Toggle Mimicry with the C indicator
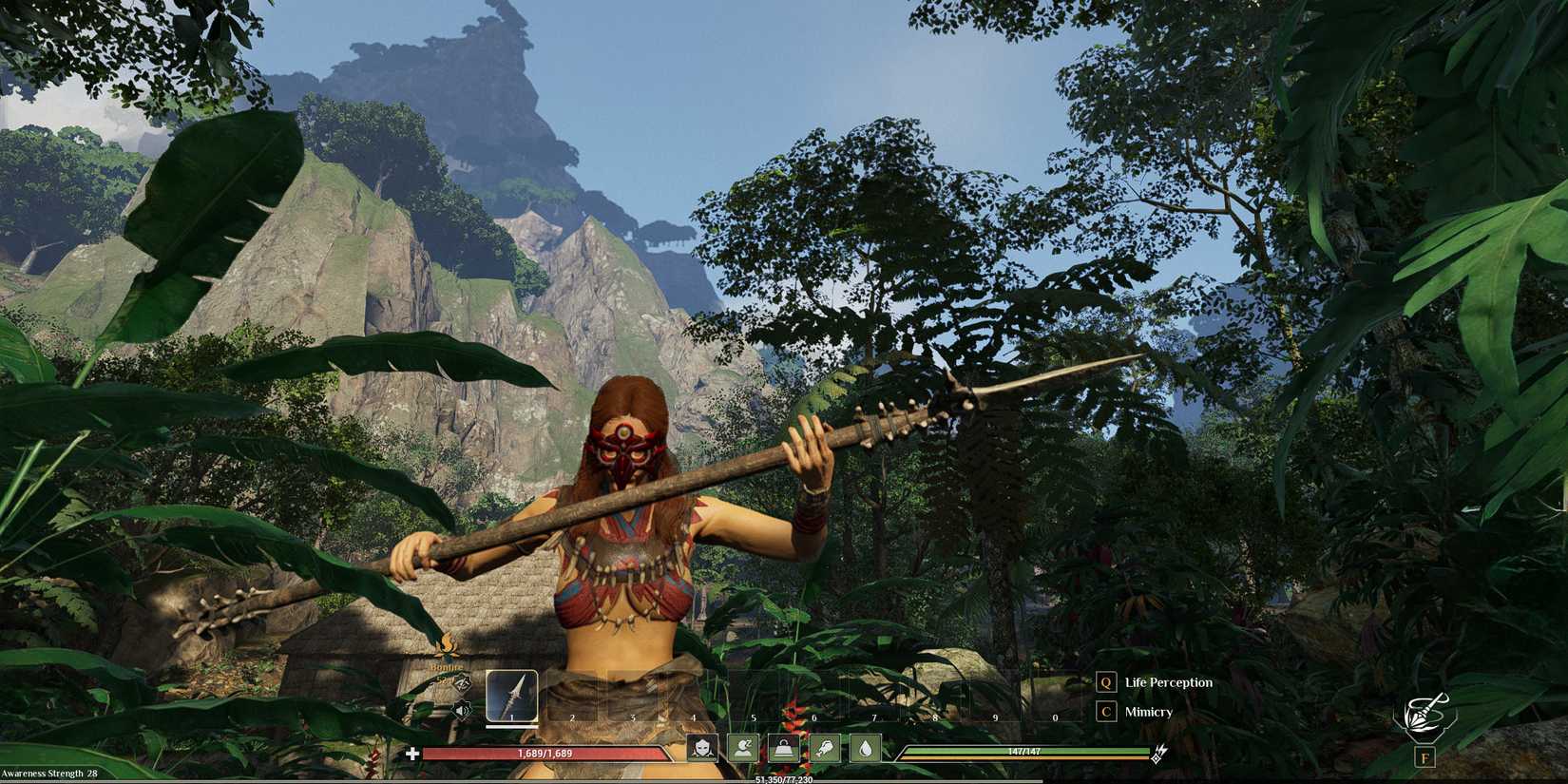Image resolution: width=1568 pixels, height=784 pixels. [1104, 711]
